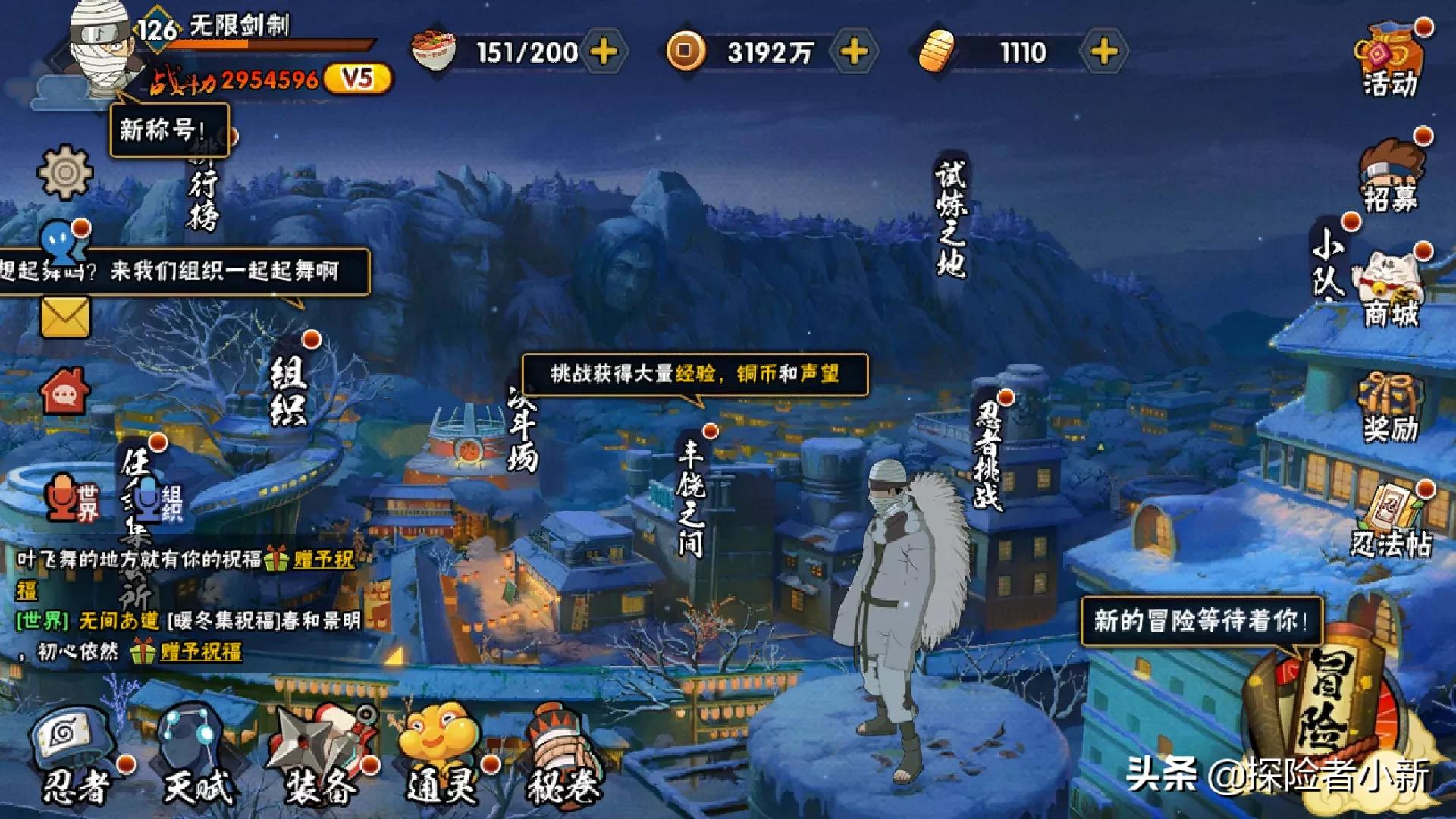The height and width of the screenshot is (819, 1456).
Task: Expand the settings gear menu
Action: [x=64, y=174]
